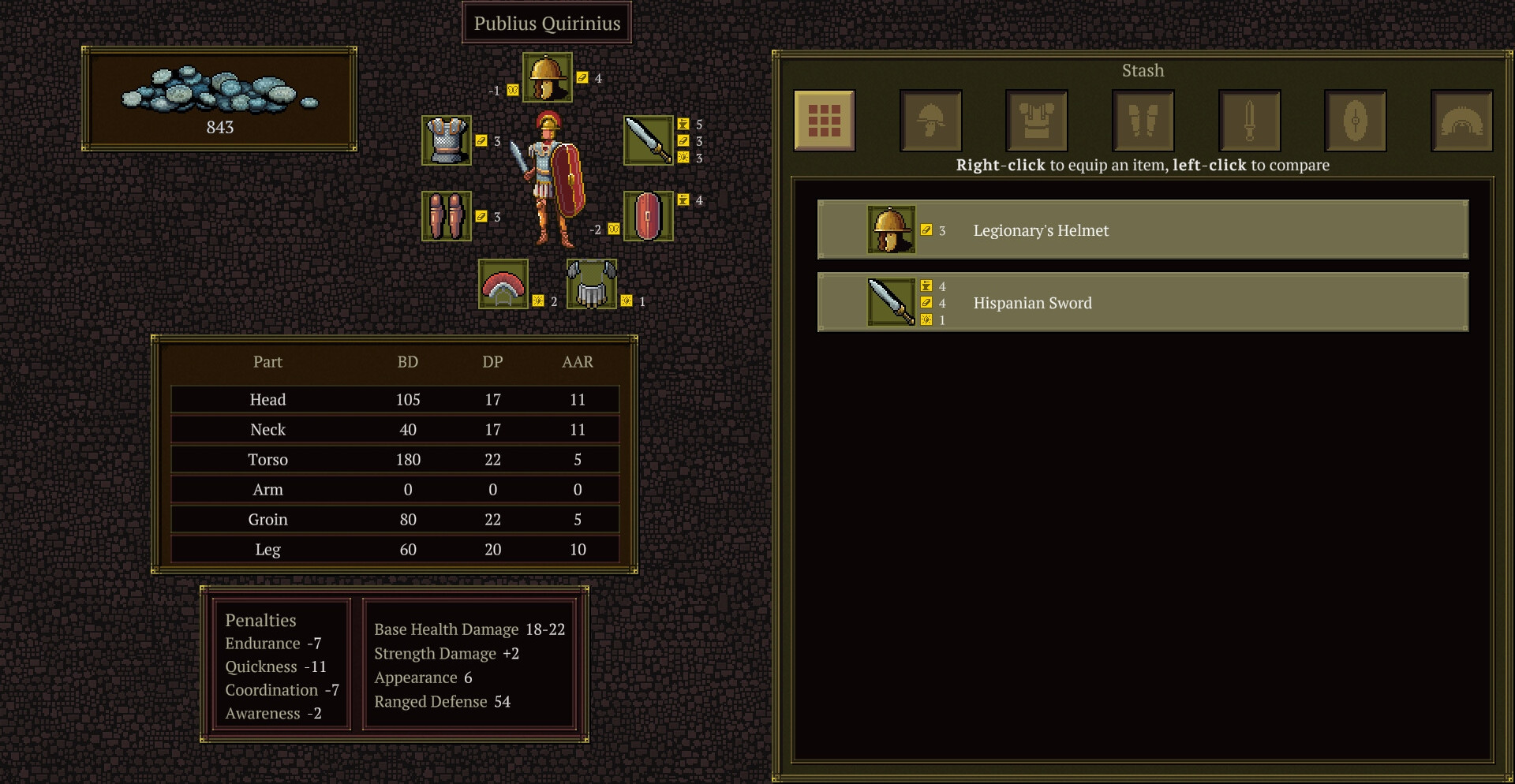Select the equipped sword slot
Image resolution: width=1515 pixels, height=784 pixels.
[648, 140]
